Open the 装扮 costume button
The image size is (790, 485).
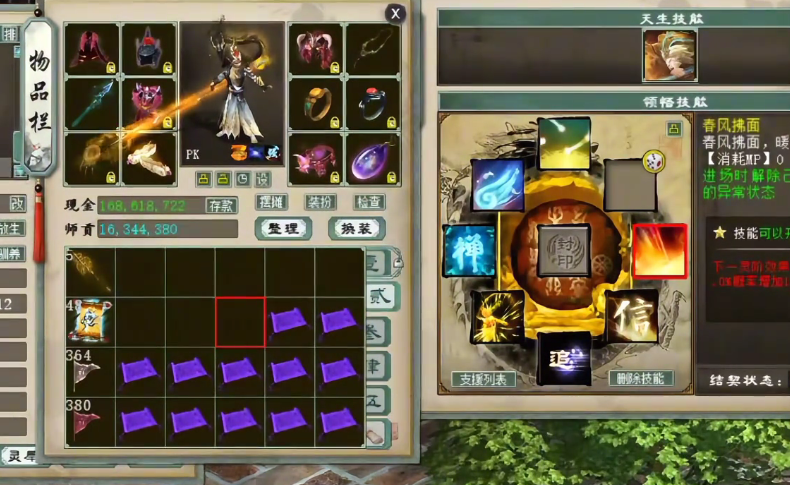point(321,202)
